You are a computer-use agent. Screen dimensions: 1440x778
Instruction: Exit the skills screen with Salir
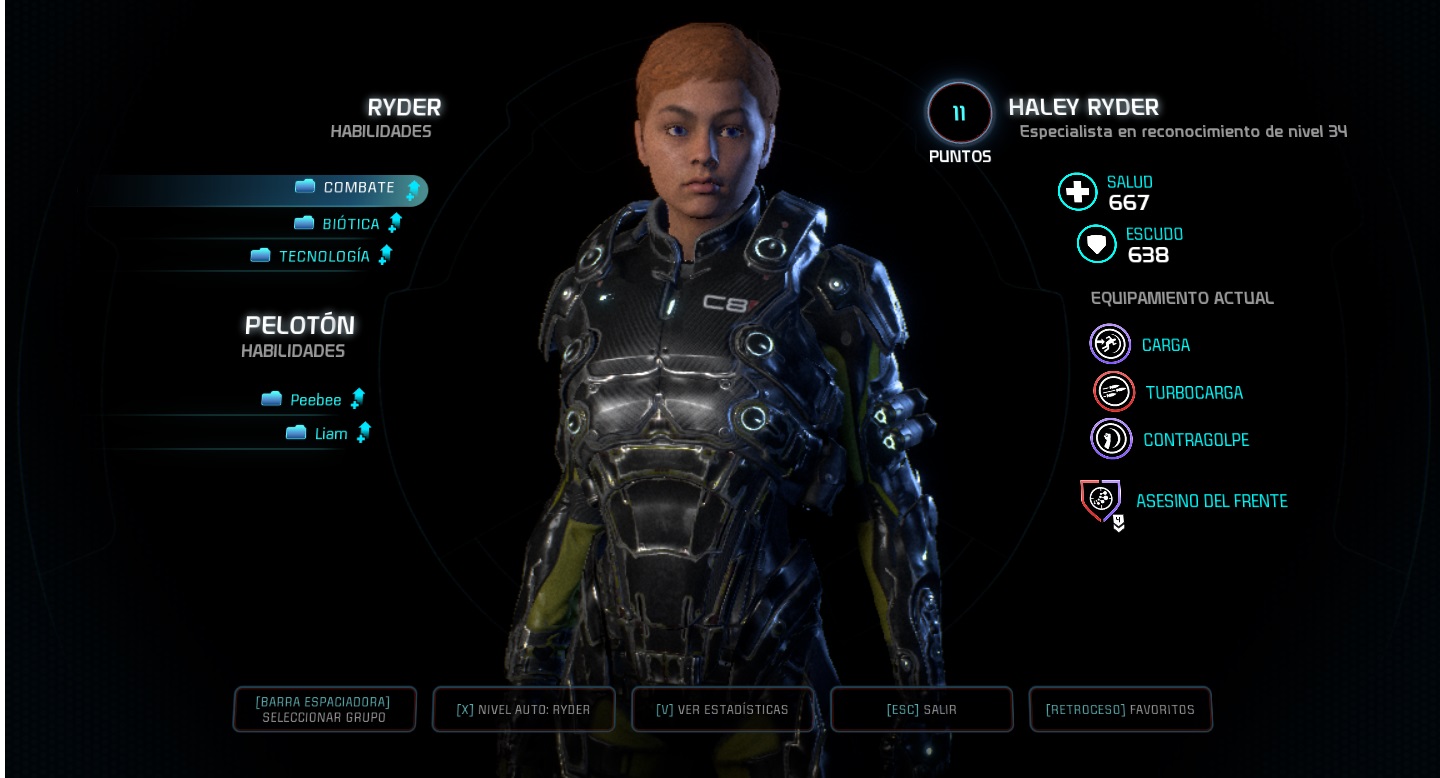tap(921, 709)
